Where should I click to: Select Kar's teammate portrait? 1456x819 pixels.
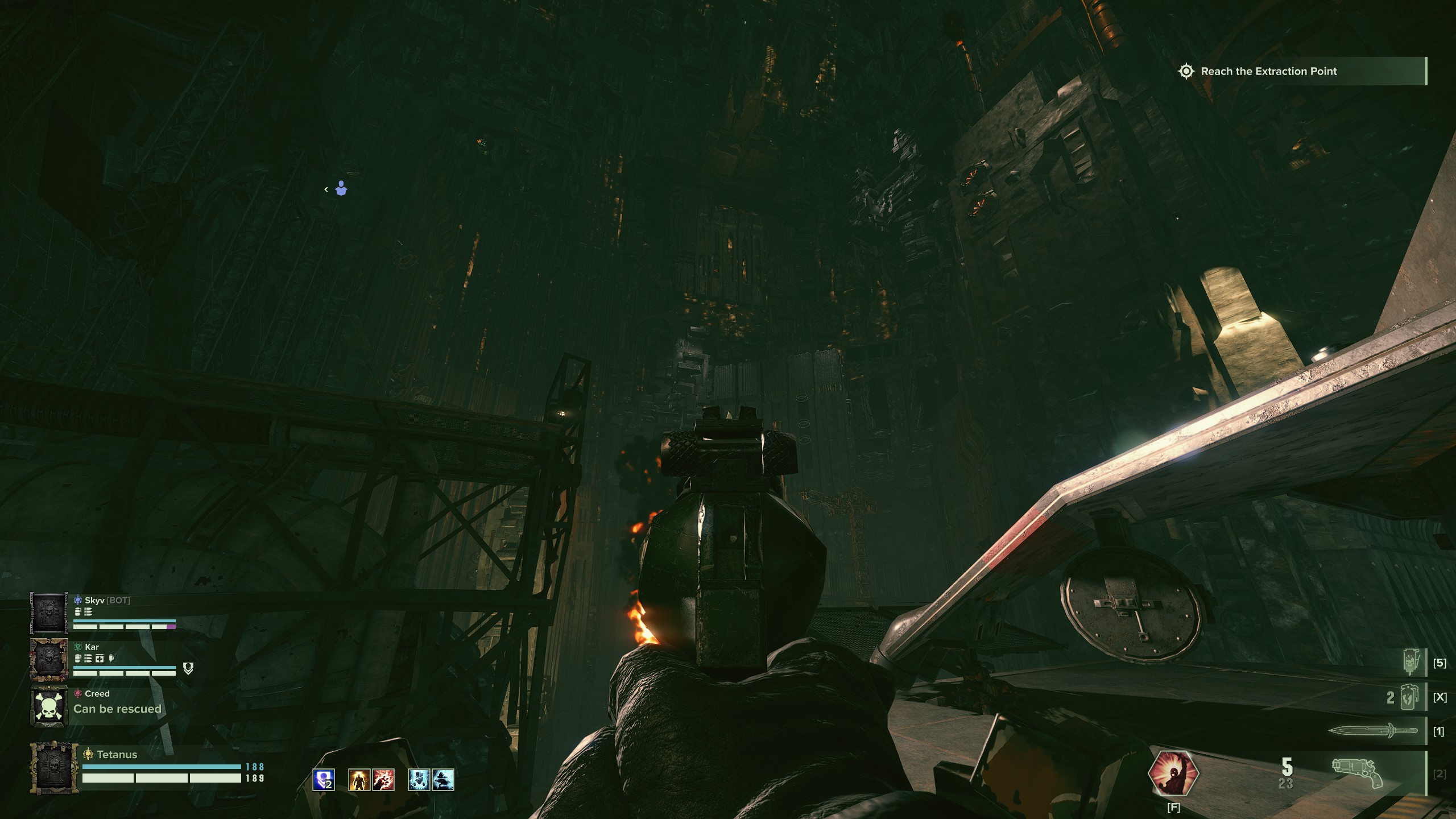click(50, 660)
